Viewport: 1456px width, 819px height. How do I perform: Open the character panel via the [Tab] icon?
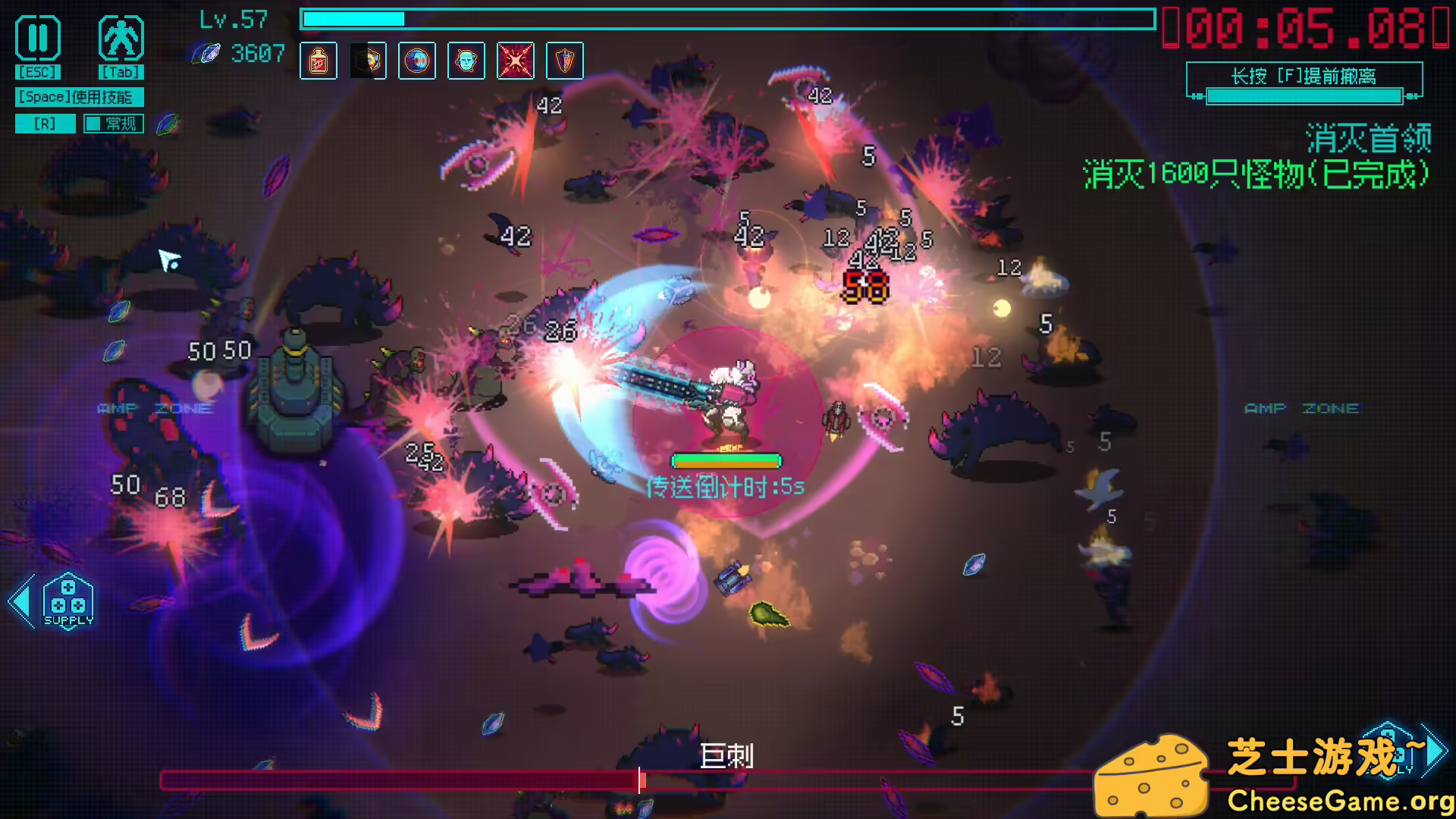tap(121, 38)
